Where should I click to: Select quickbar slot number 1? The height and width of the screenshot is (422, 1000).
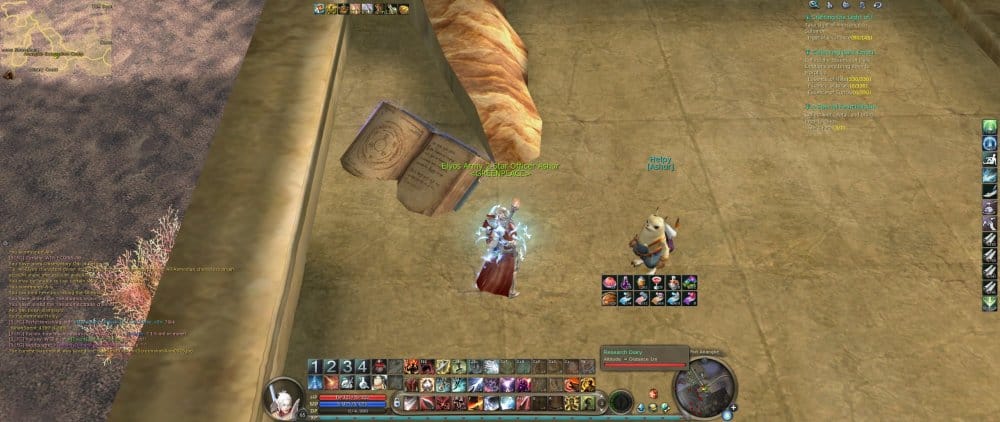tap(314, 366)
